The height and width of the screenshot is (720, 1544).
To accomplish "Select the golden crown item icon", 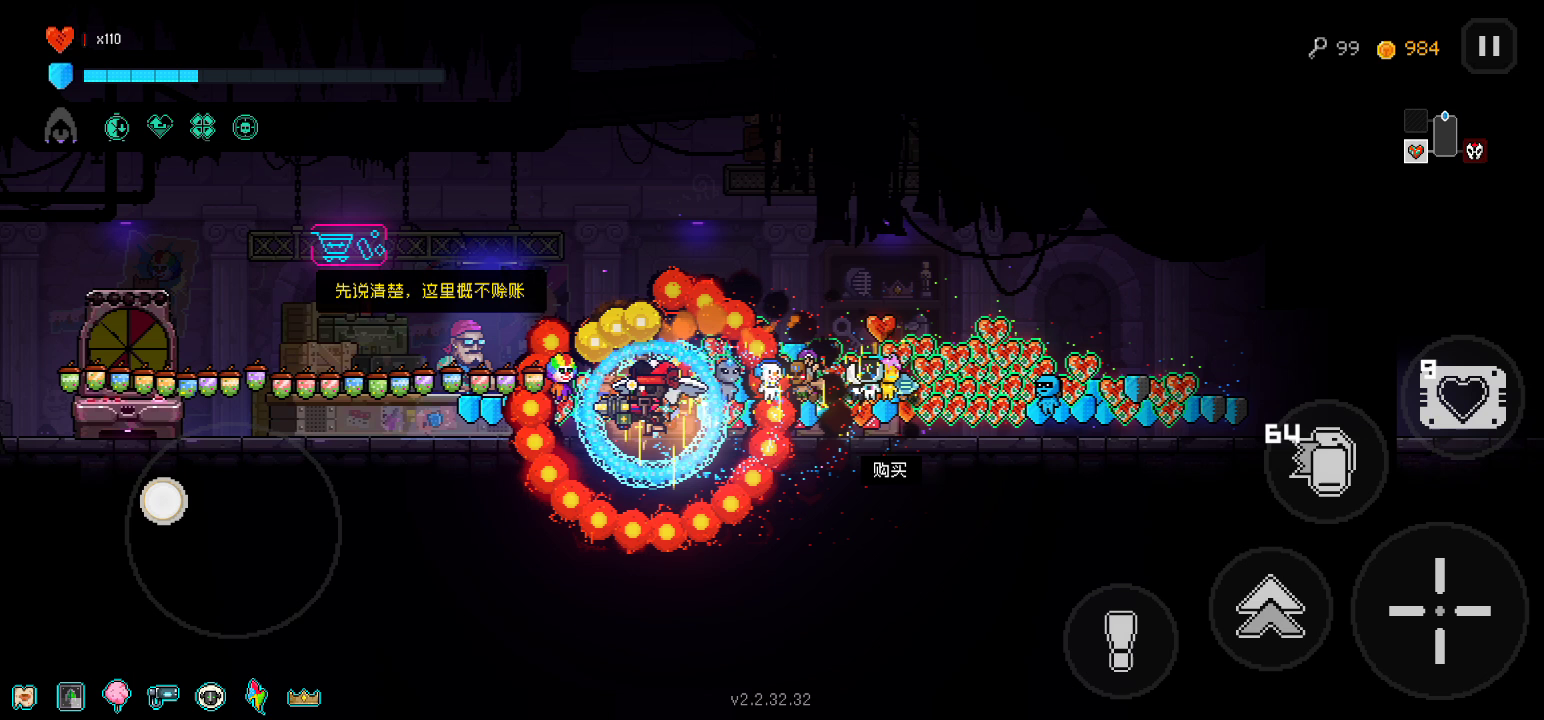I will click(x=303, y=696).
